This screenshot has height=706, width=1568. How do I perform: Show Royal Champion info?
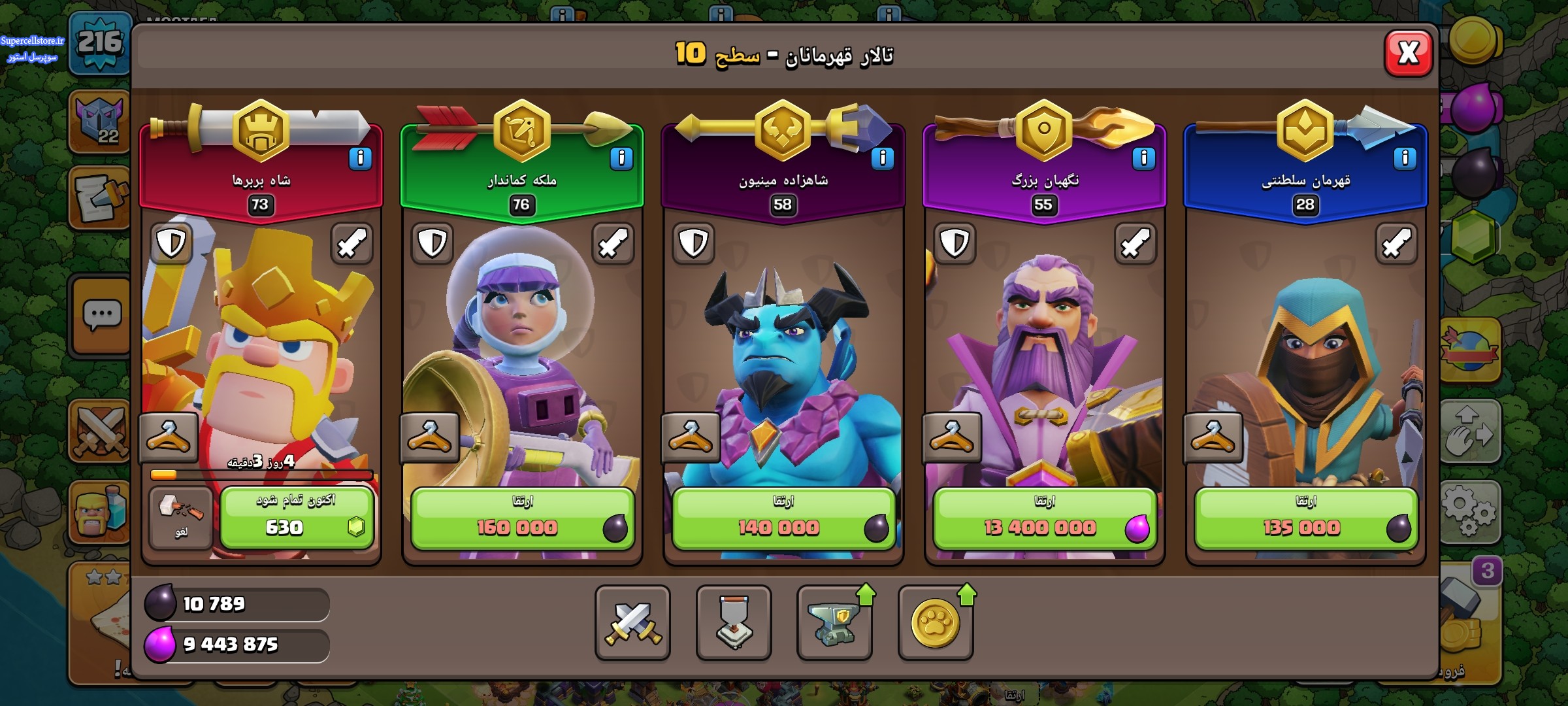(x=1405, y=158)
